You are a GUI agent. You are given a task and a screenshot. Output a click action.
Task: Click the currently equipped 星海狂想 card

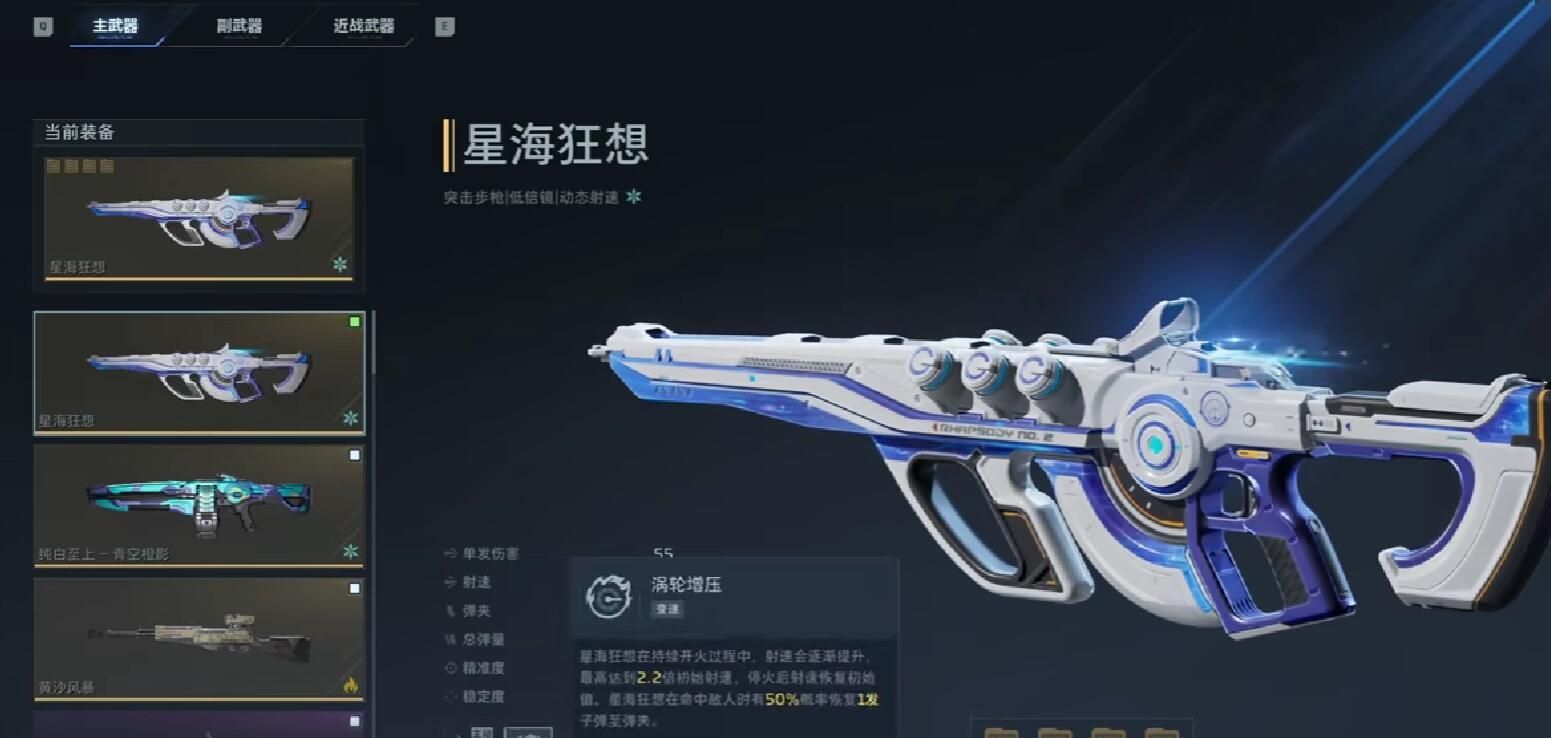(x=199, y=218)
